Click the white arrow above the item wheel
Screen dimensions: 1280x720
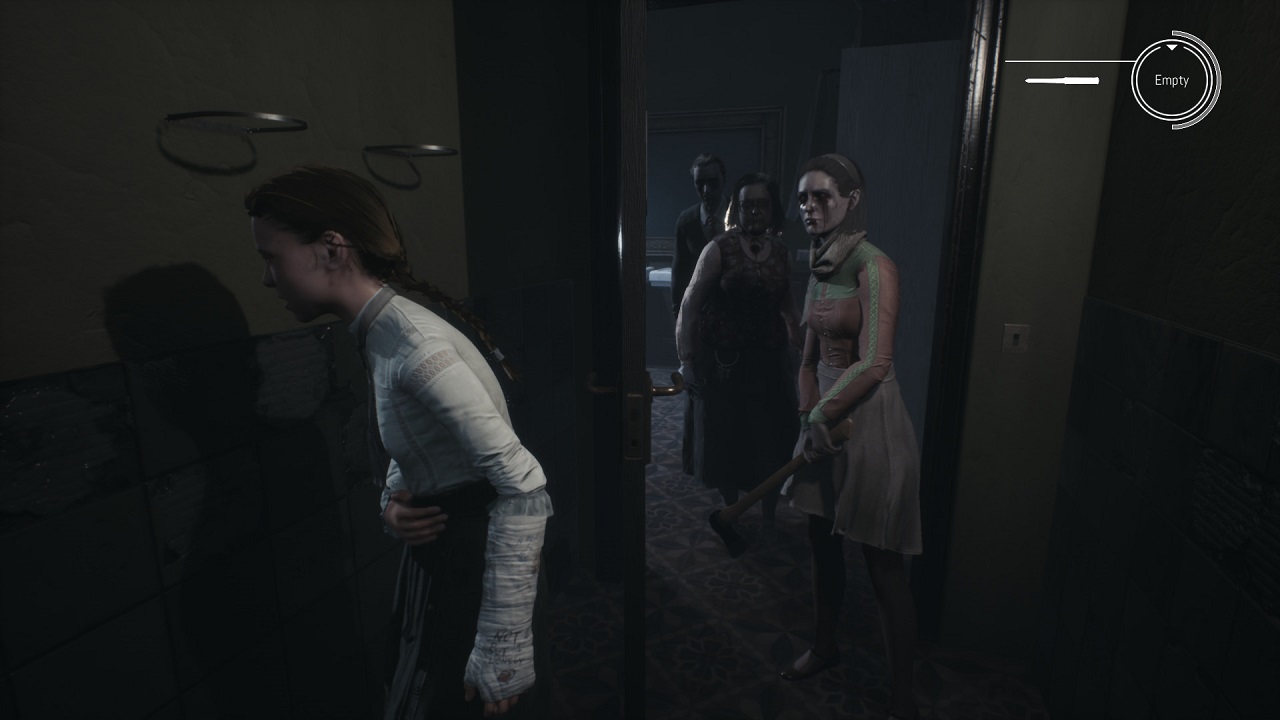1171,45
